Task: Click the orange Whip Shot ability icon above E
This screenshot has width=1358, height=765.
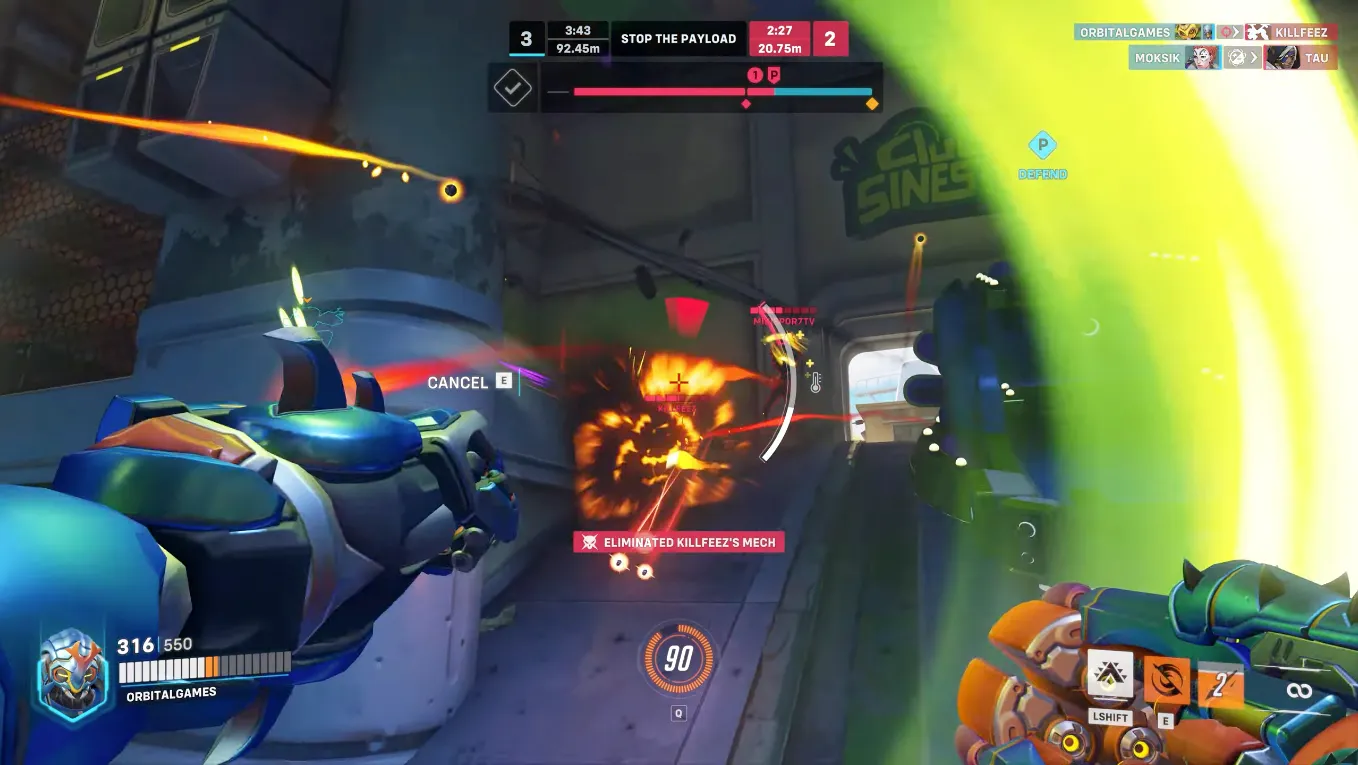Action: (x=1167, y=680)
